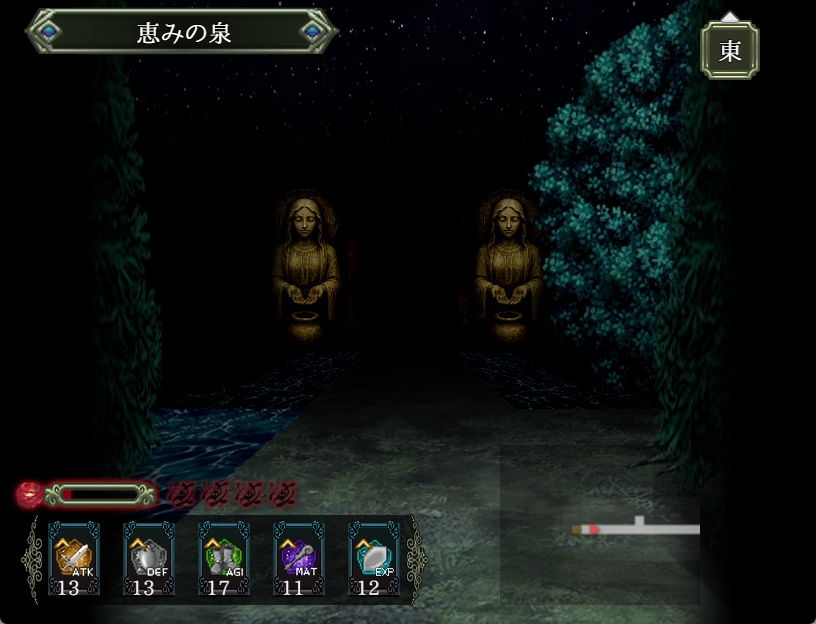Open the corridor minimap
Image resolution: width=816 pixels, height=624 pixels.
[636, 528]
